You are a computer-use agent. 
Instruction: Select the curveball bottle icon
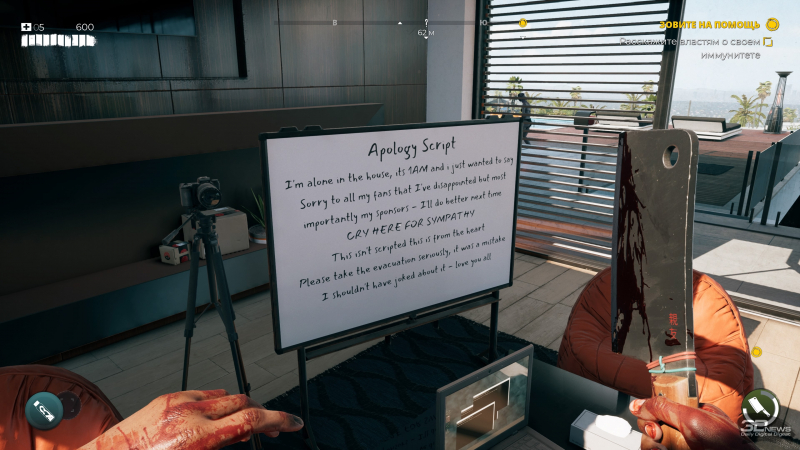[x=44, y=408]
